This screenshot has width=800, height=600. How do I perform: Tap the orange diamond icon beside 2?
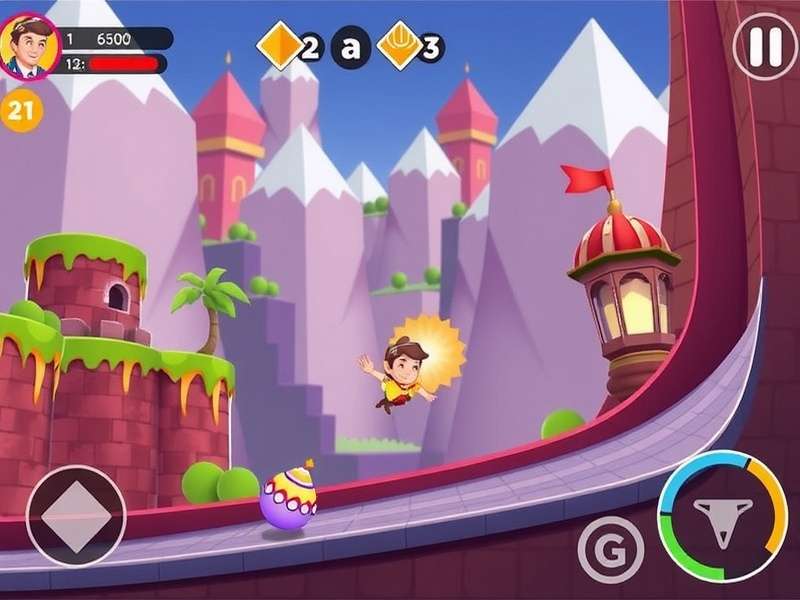click(280, 45)
